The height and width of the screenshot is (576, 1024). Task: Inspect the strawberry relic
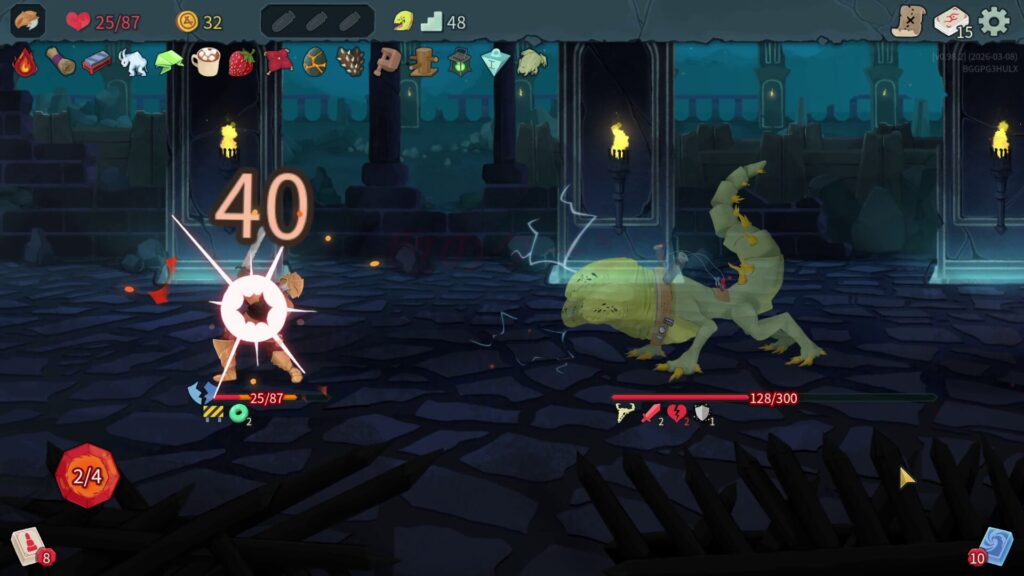pyautogui.click(x=241, y=61)
